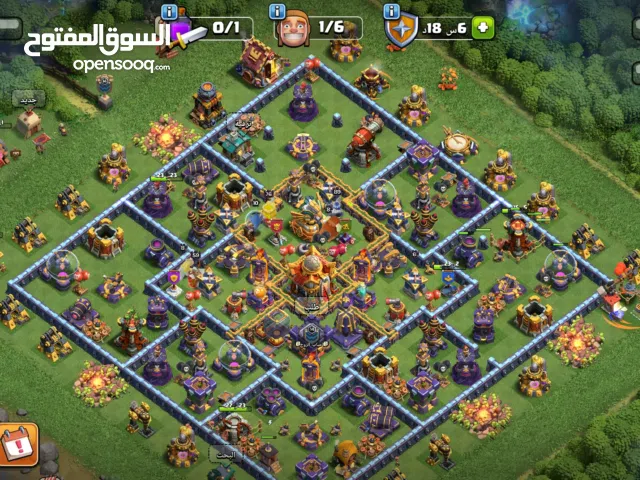Show builder info above the builder face
640x480 pixels.
coord(279,10)
